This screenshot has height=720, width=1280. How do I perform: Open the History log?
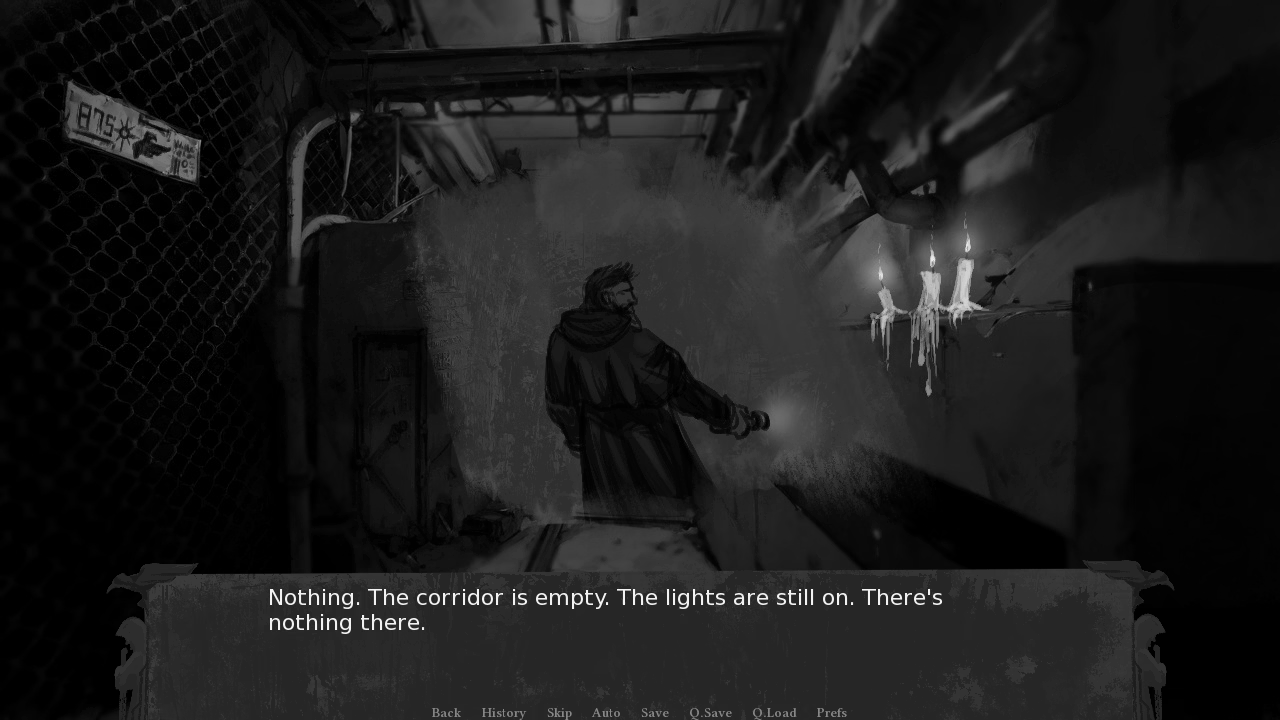tap(503, 712)
